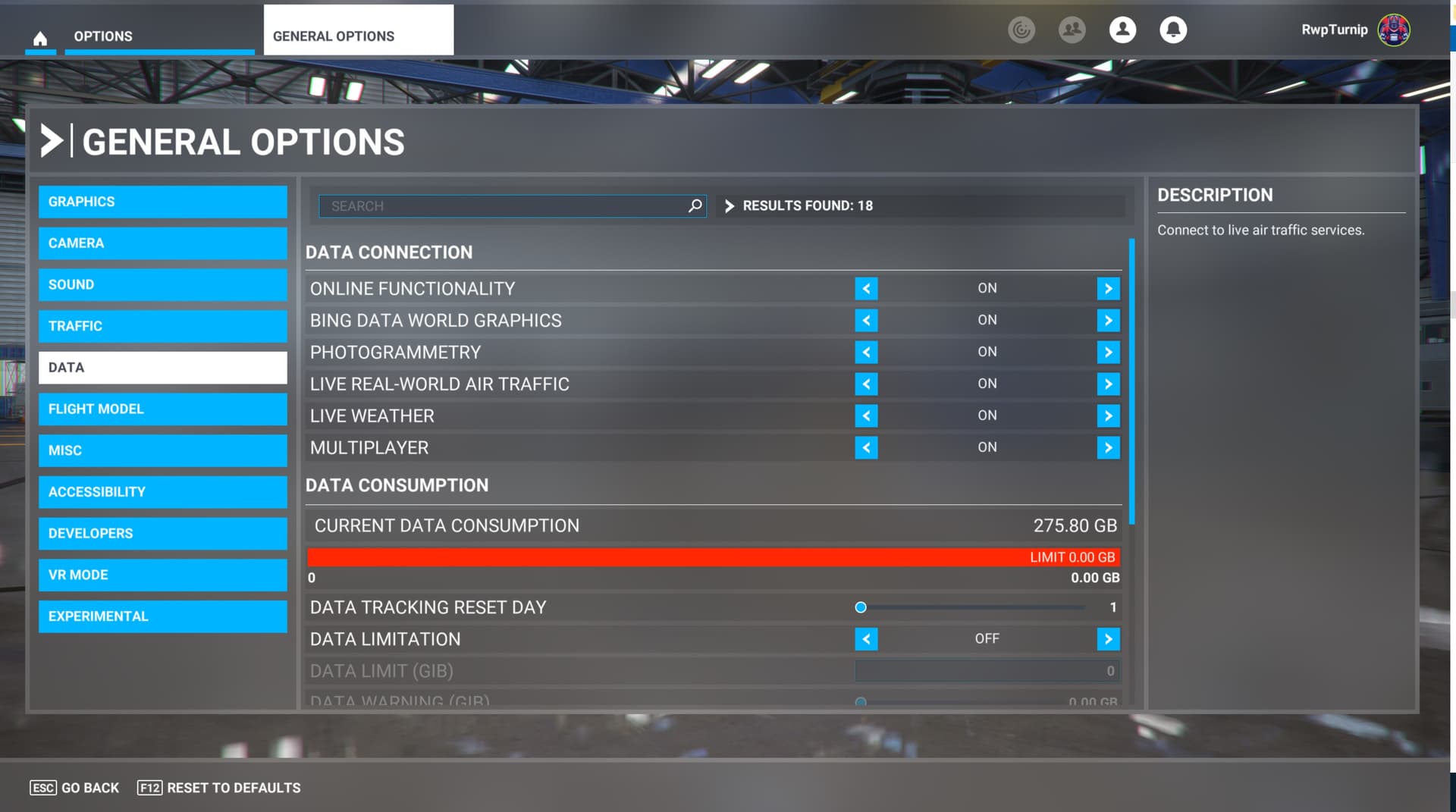The image size is (1456, 812).
Task: Switch to the GRAPHICS category
Action: click(x=162, y=202)
